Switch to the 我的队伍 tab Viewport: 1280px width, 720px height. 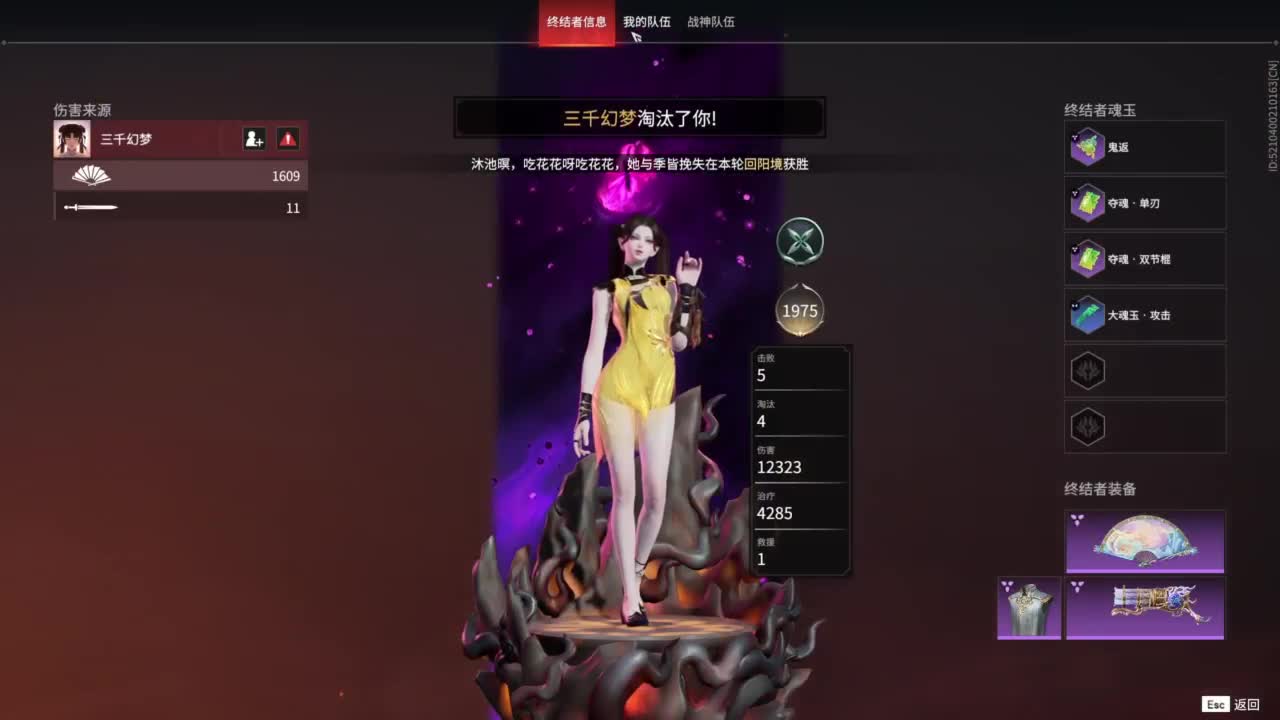point(645,21)
